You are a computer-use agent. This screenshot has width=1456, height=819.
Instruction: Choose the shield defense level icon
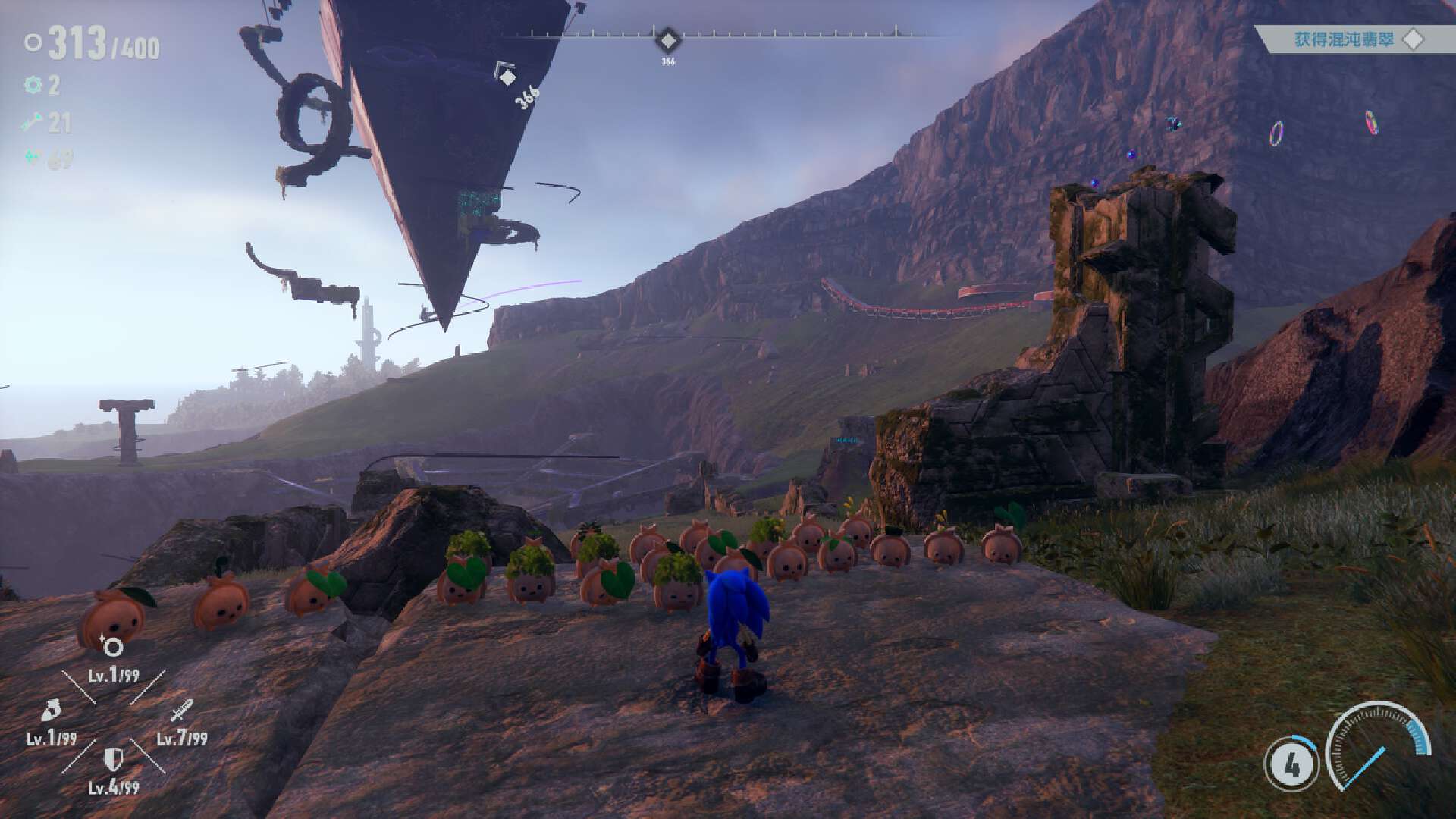pyautogui.click(x=114, y=758)
